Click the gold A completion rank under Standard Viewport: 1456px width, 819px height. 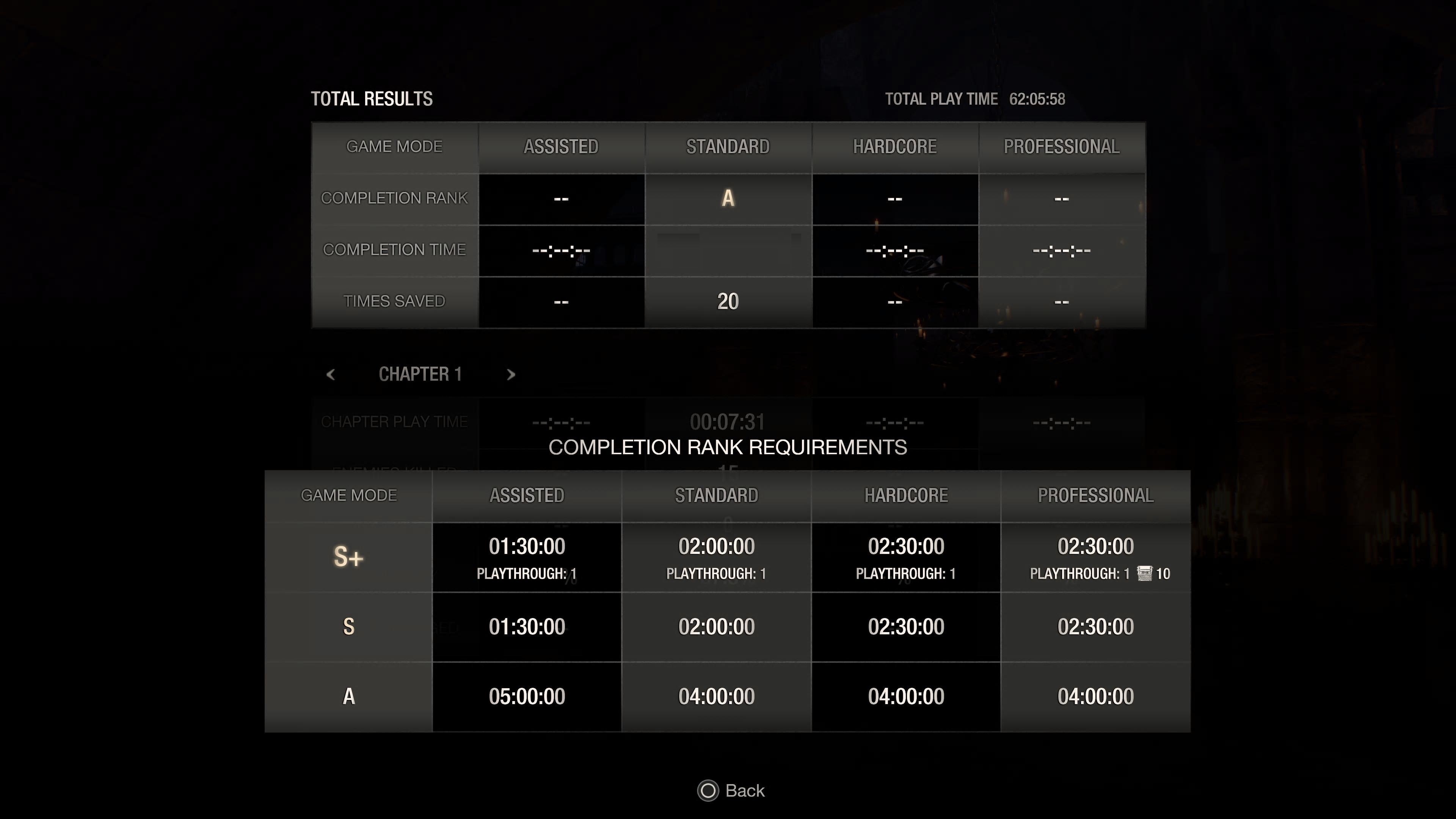point(728,198)
